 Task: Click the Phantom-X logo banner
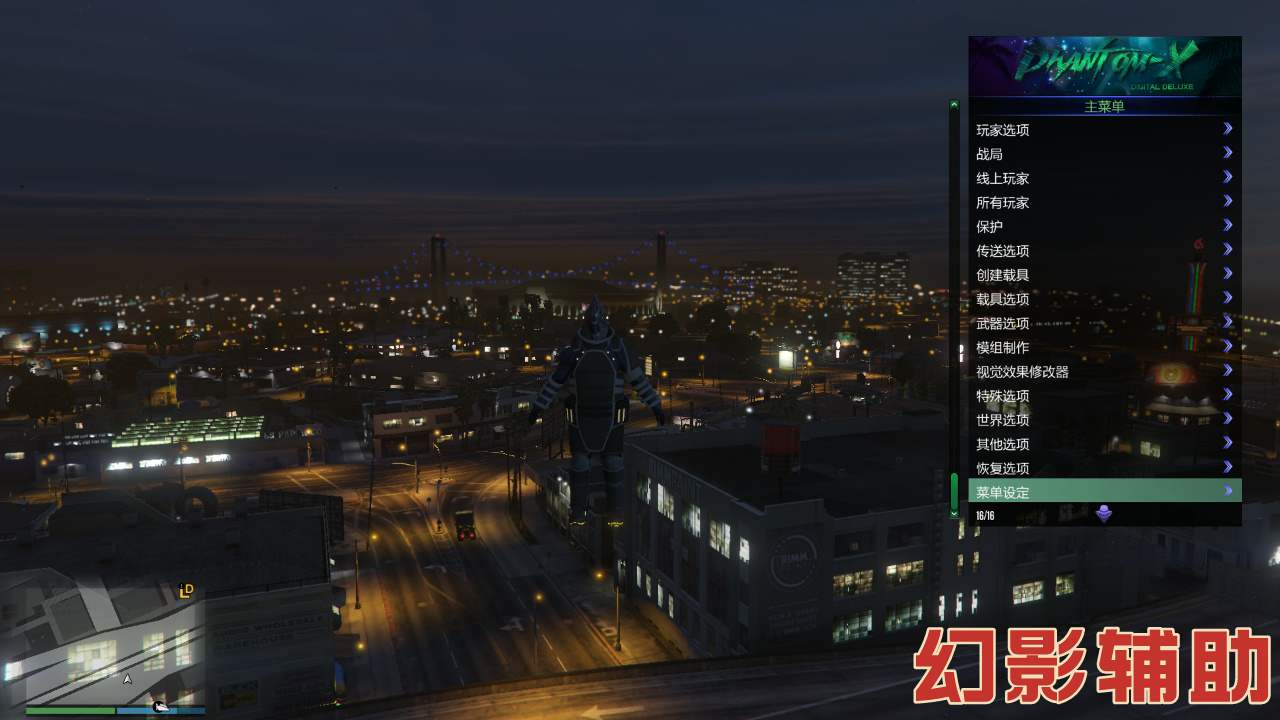pyautogui.click(x=1103, y=66)
